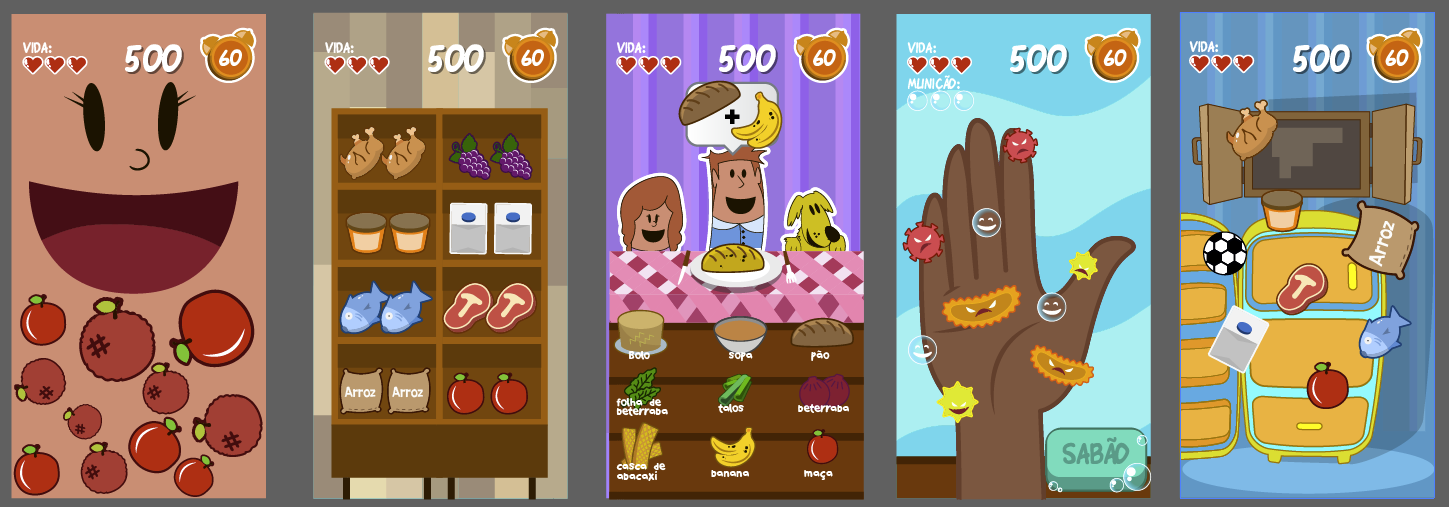1449x507 pixels.
Task: Tap the SABÃO soap button
Action: [1095, 454]
